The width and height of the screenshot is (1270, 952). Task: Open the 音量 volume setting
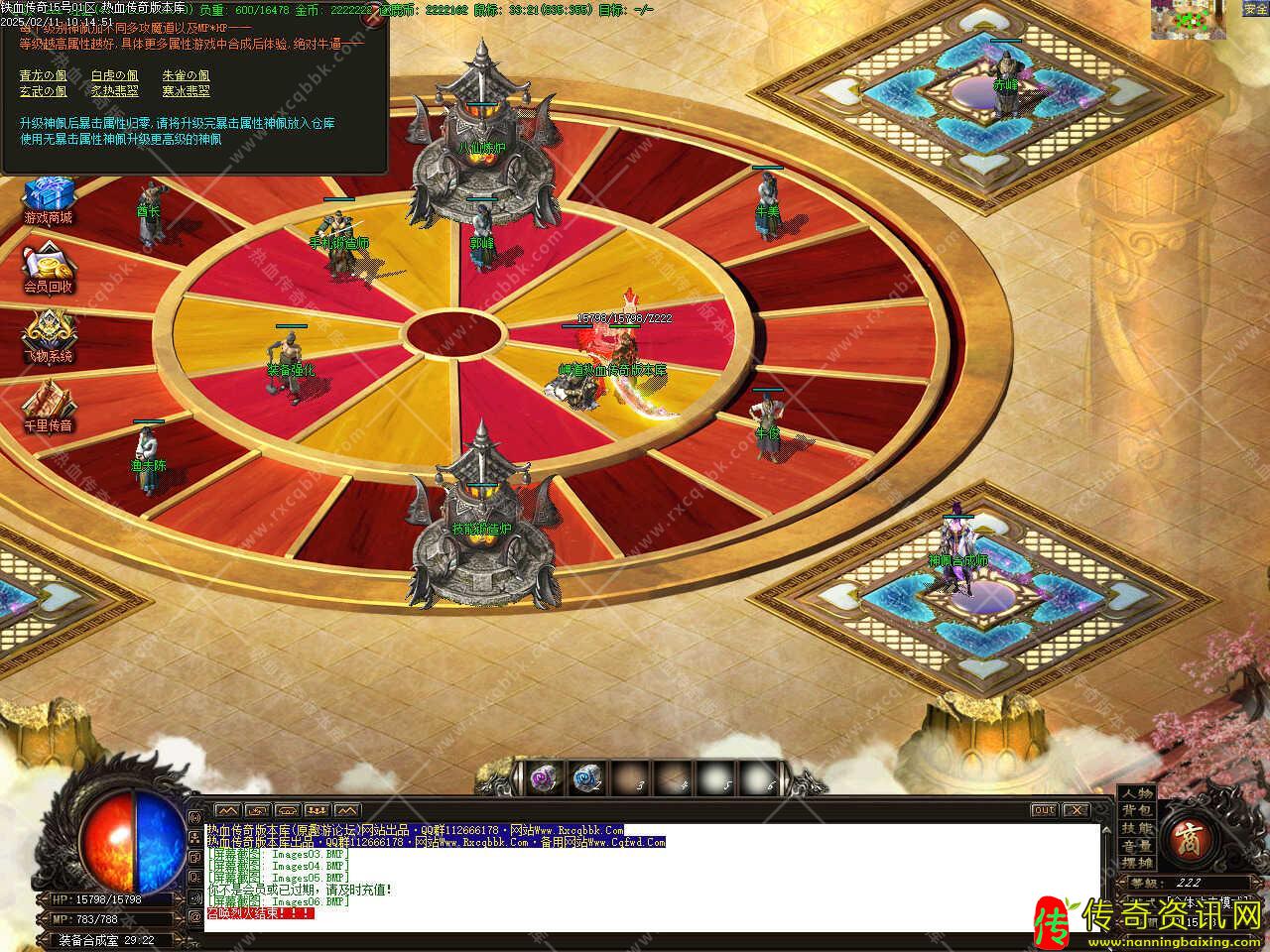[1137, 846]
